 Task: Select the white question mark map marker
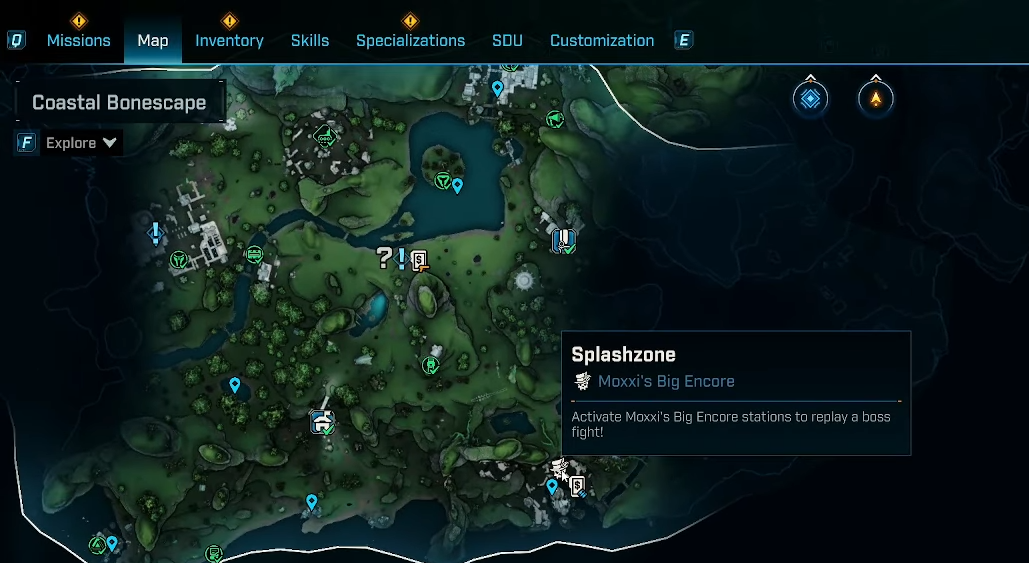pos(383,259)
